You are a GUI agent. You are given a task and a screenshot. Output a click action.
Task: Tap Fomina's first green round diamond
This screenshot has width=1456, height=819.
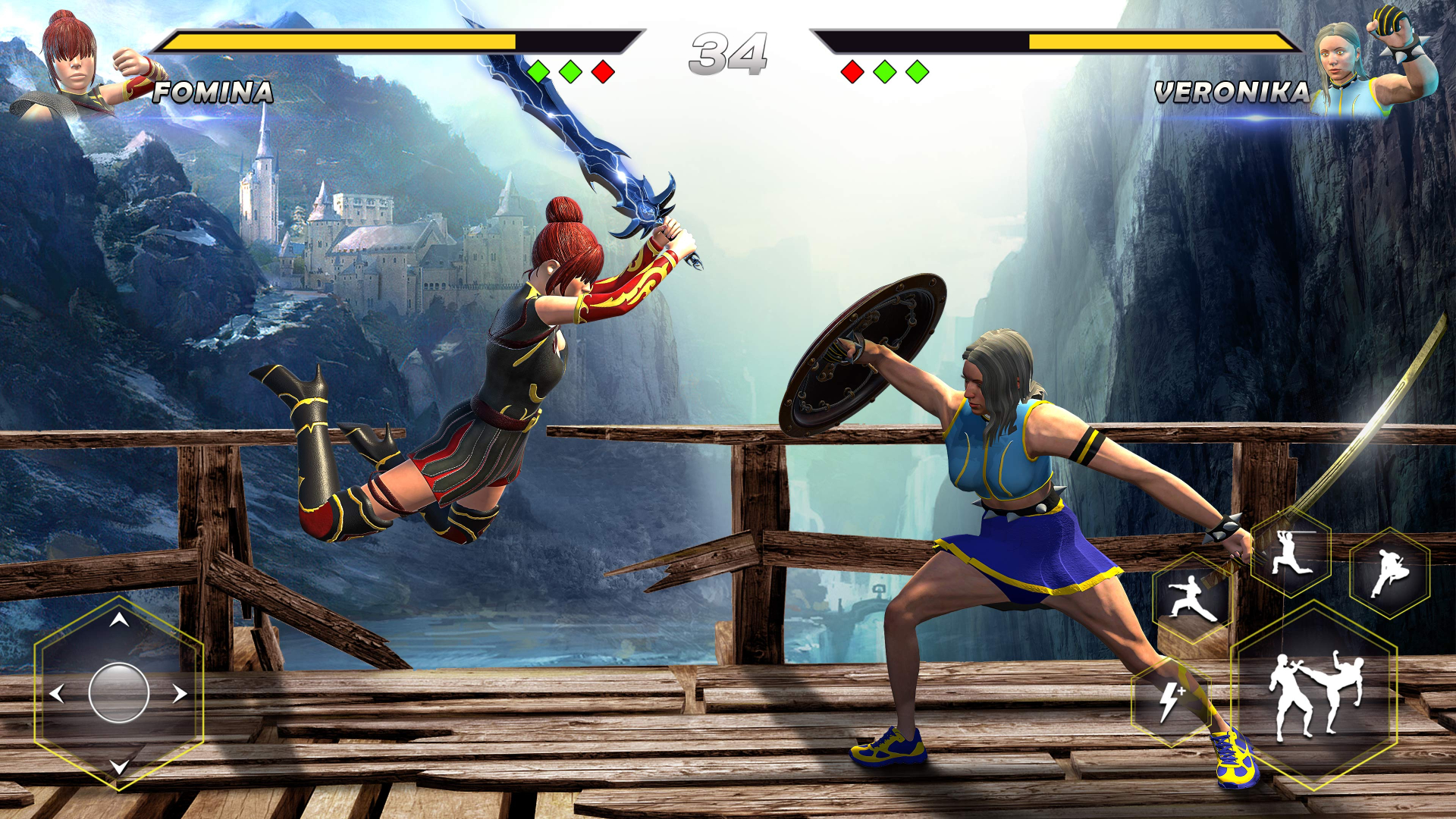click(540, 71)
